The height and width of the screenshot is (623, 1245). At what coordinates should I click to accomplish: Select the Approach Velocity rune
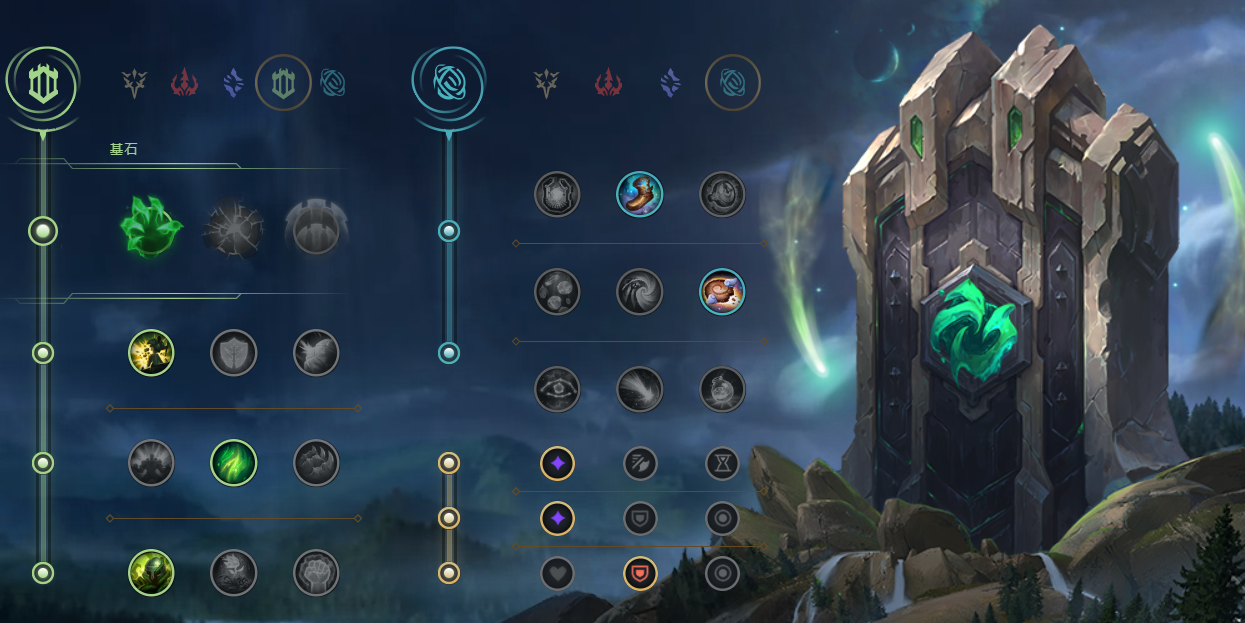(x=640, y=390)
